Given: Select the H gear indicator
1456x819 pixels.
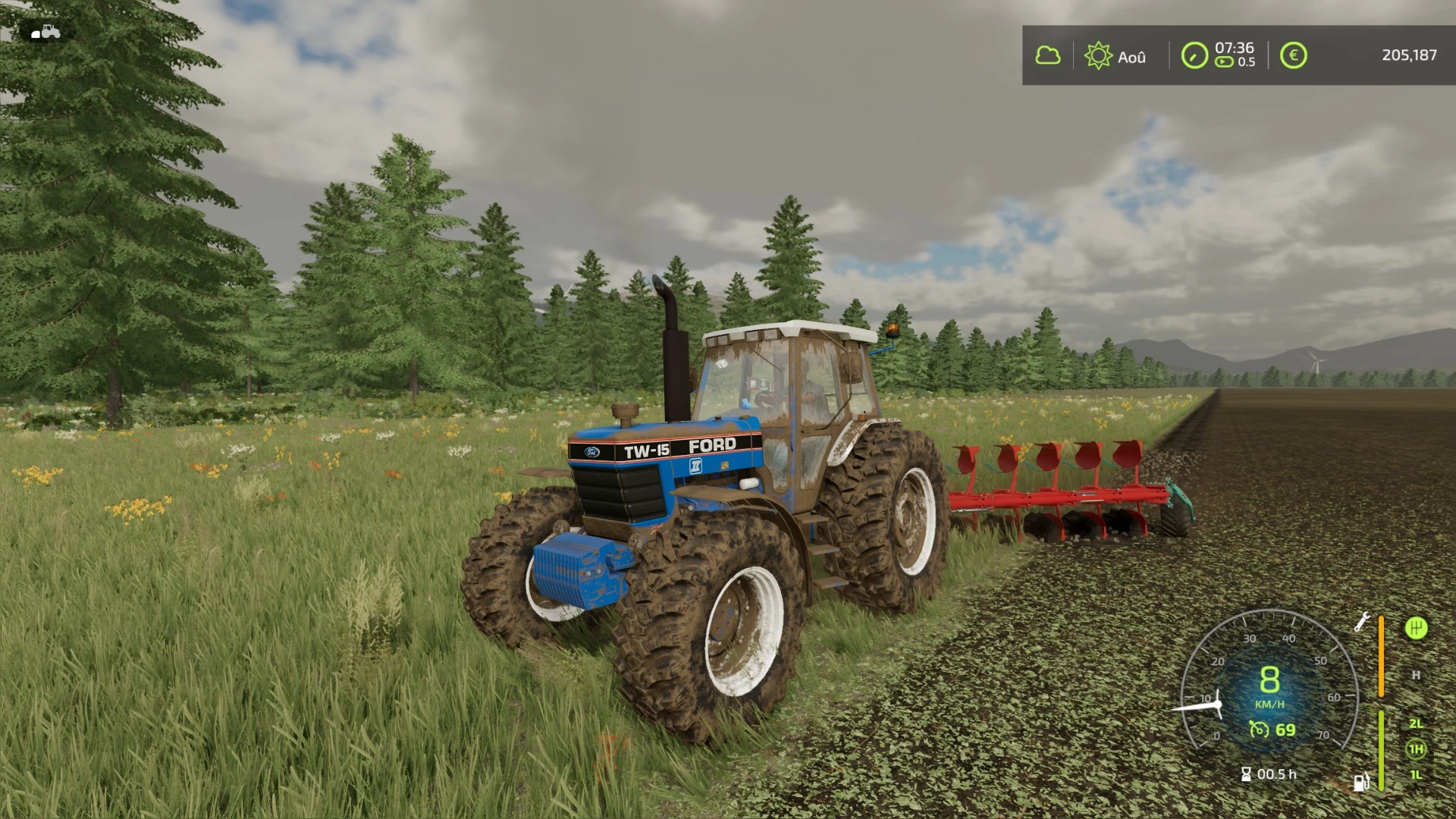Looking at the screenshot, I should pyautogui.click(x=1416, y=675).
